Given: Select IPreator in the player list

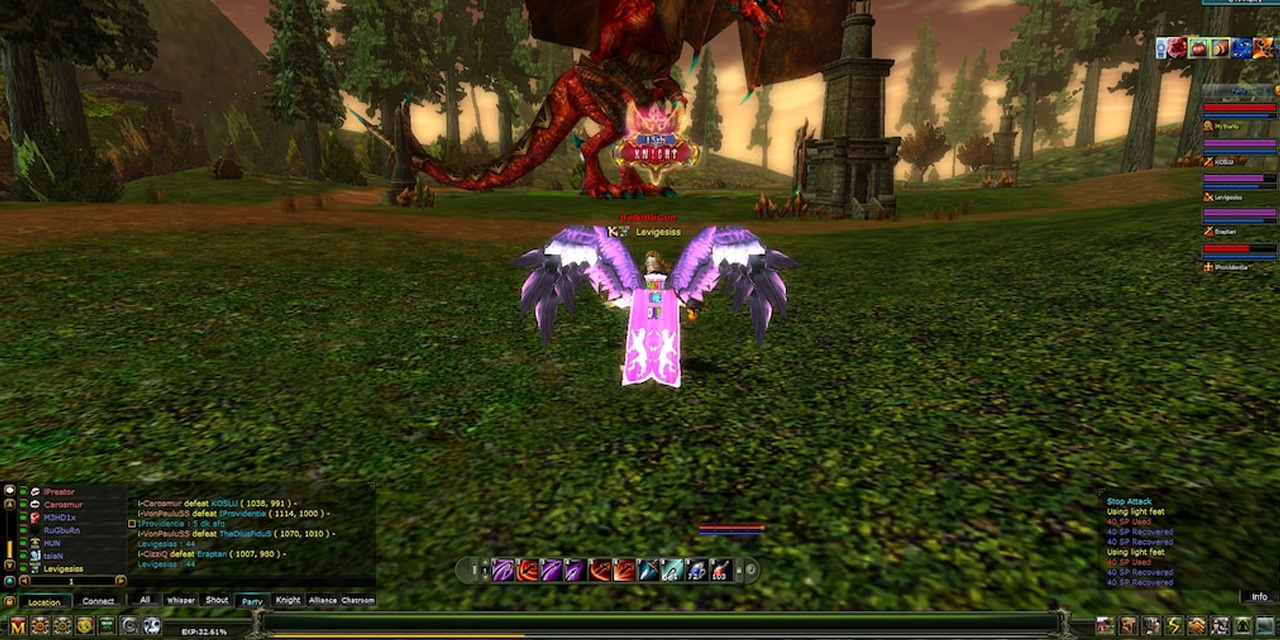Looking at the screenshot, I should (58, 492).
